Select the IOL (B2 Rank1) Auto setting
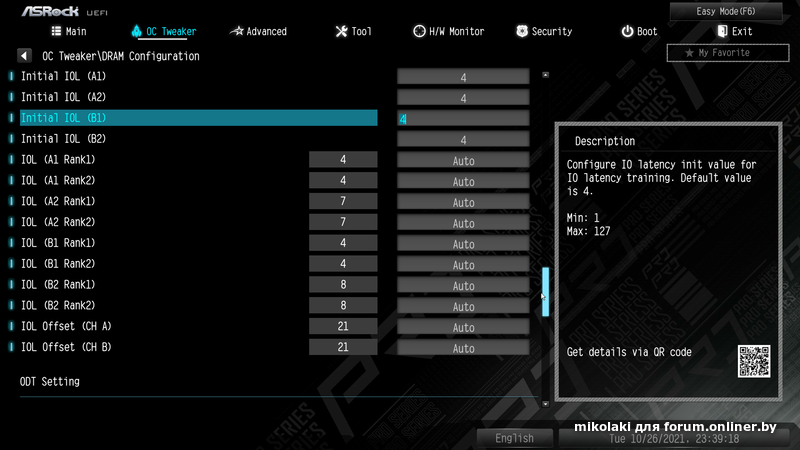This screenshot has height=450, width=800. pos(463,286)
